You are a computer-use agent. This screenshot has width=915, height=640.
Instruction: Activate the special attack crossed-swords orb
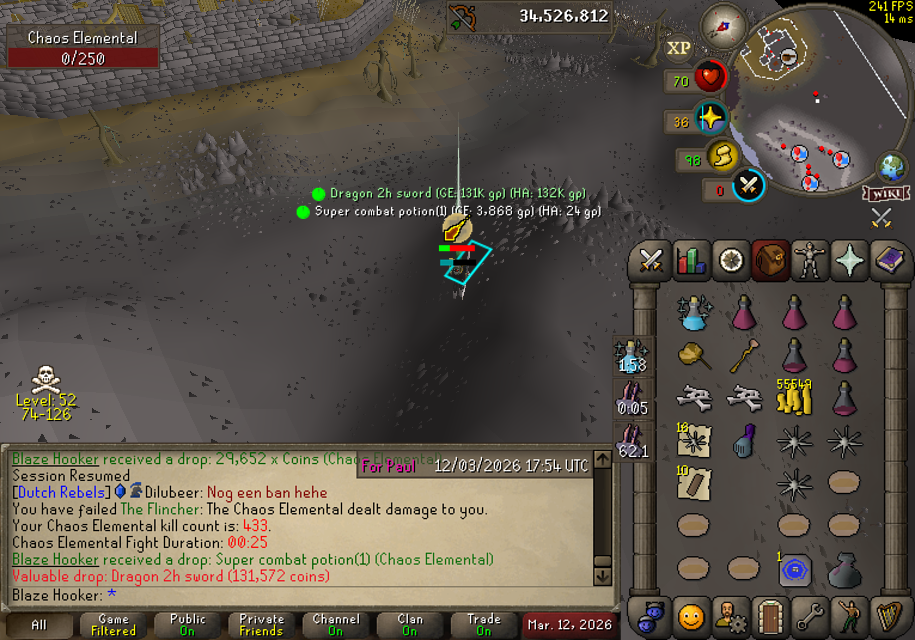tap(749, 185)
